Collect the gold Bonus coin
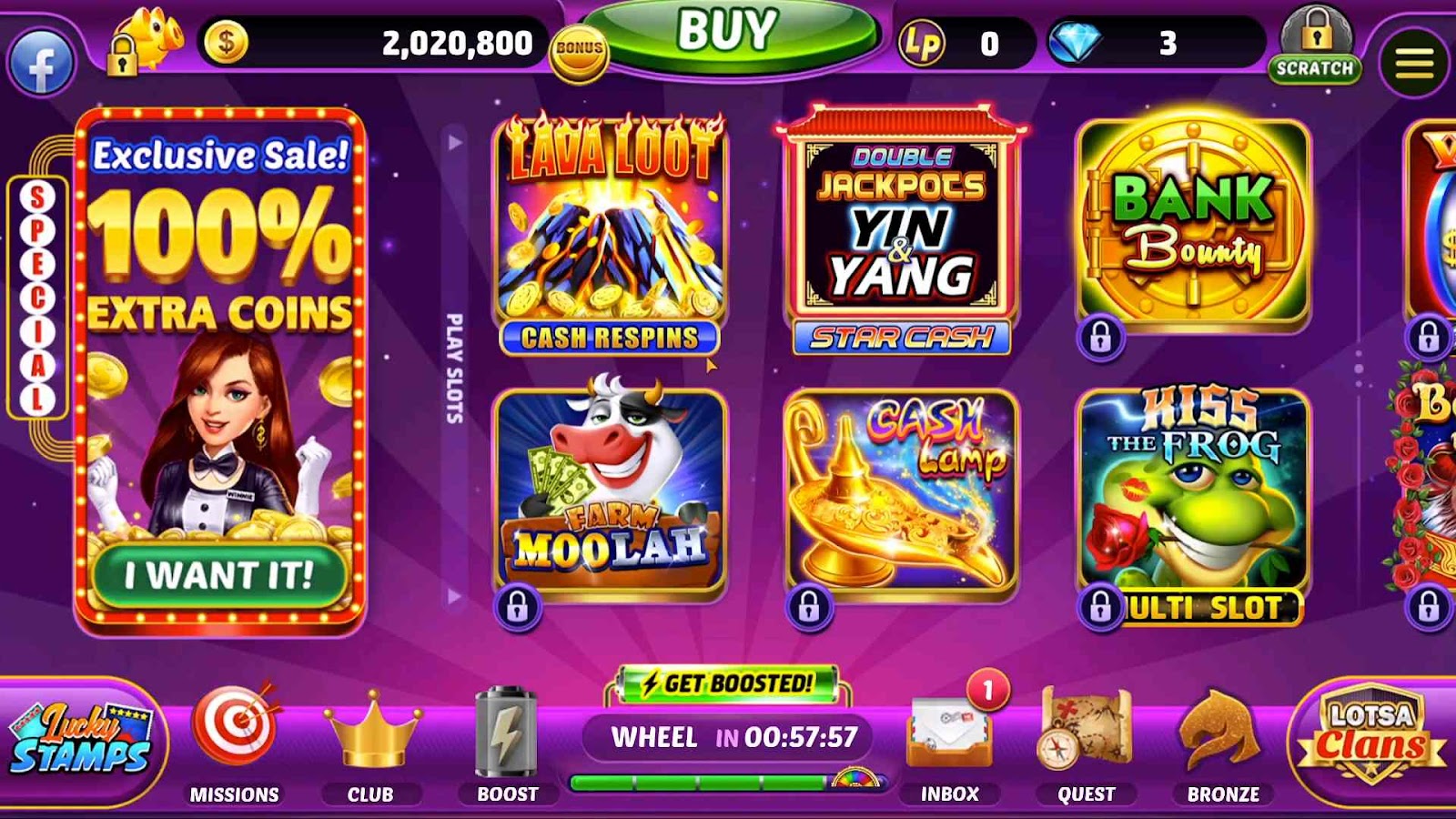The height and width of the screenshot is (819, 1456). pyautogui.click(x=579, y=50)
